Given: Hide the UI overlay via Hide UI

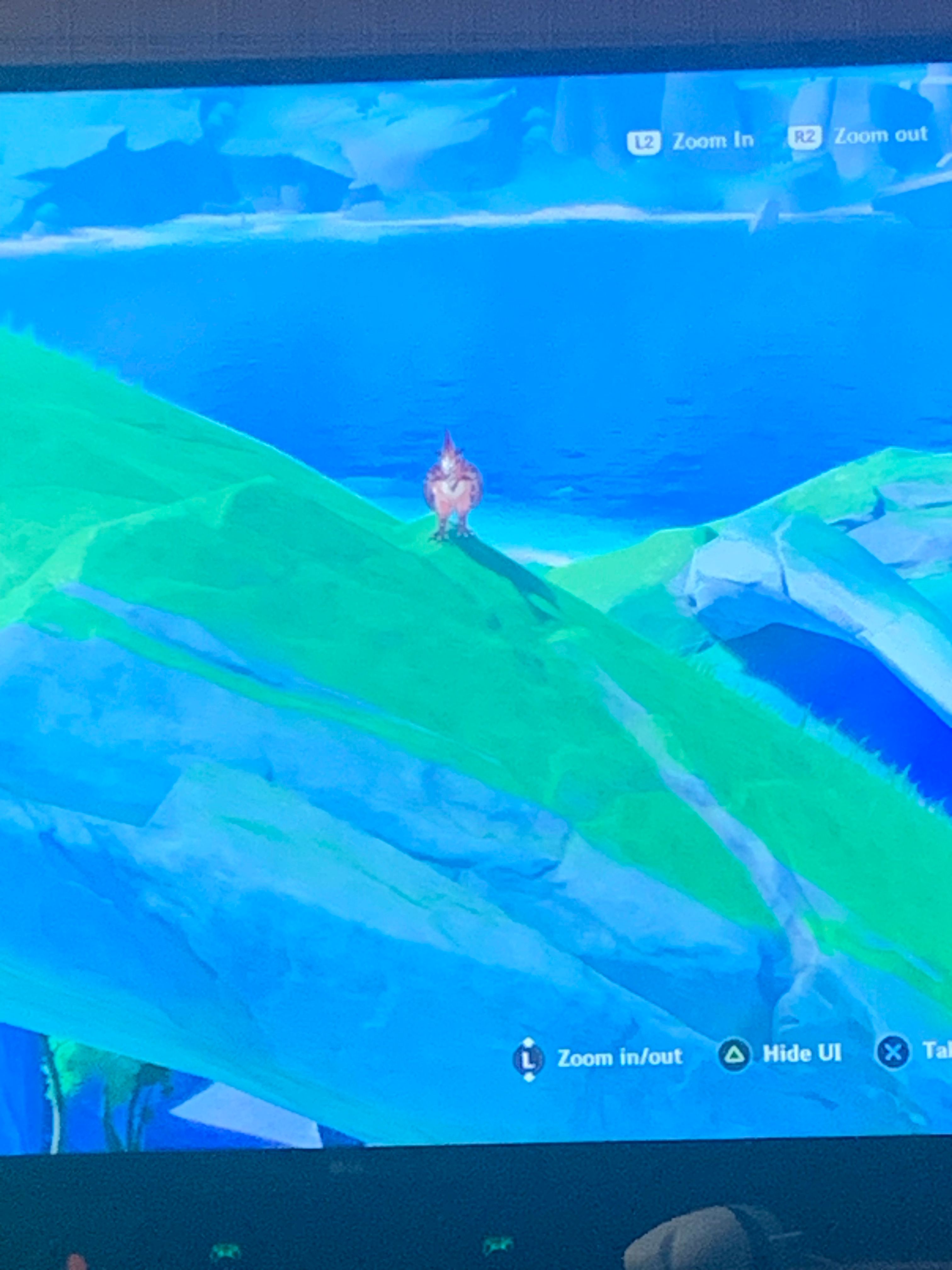Looking at the screenshot, I should (801, 1052).
